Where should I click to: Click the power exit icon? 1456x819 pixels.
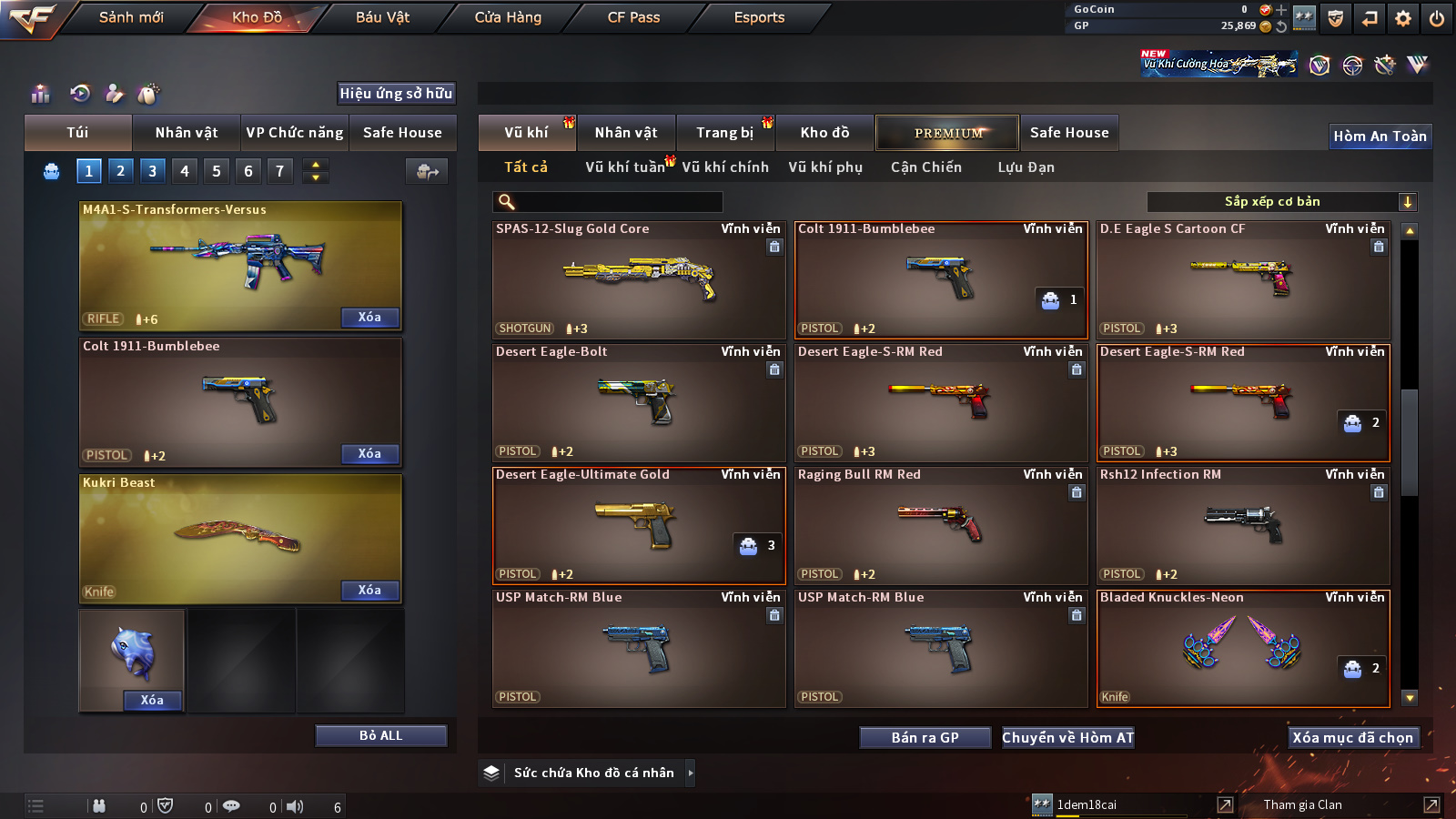1437,18
